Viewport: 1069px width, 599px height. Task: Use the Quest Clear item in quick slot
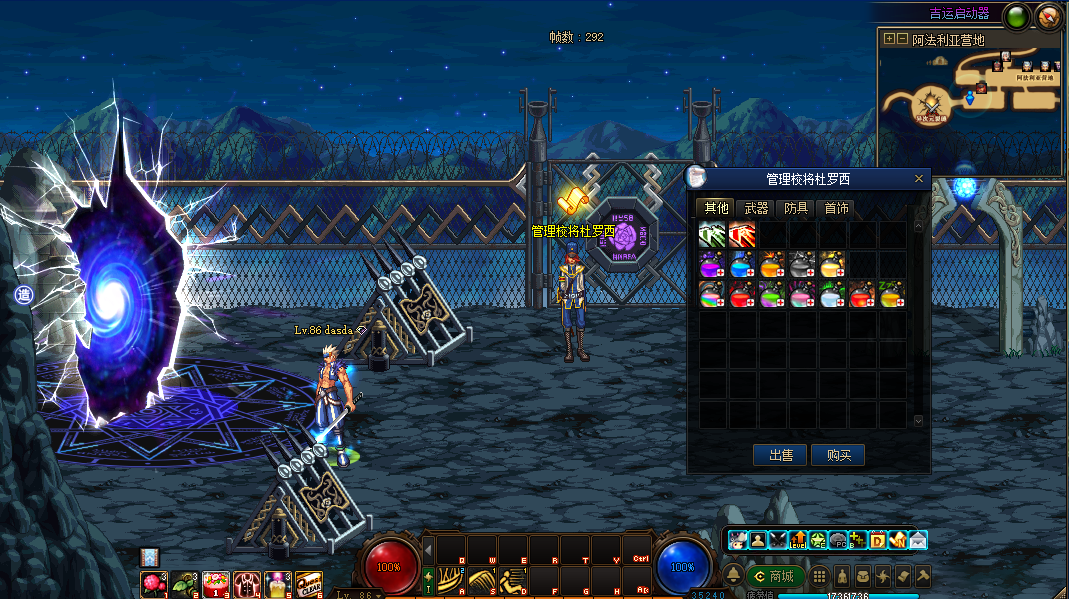(308, 583)
